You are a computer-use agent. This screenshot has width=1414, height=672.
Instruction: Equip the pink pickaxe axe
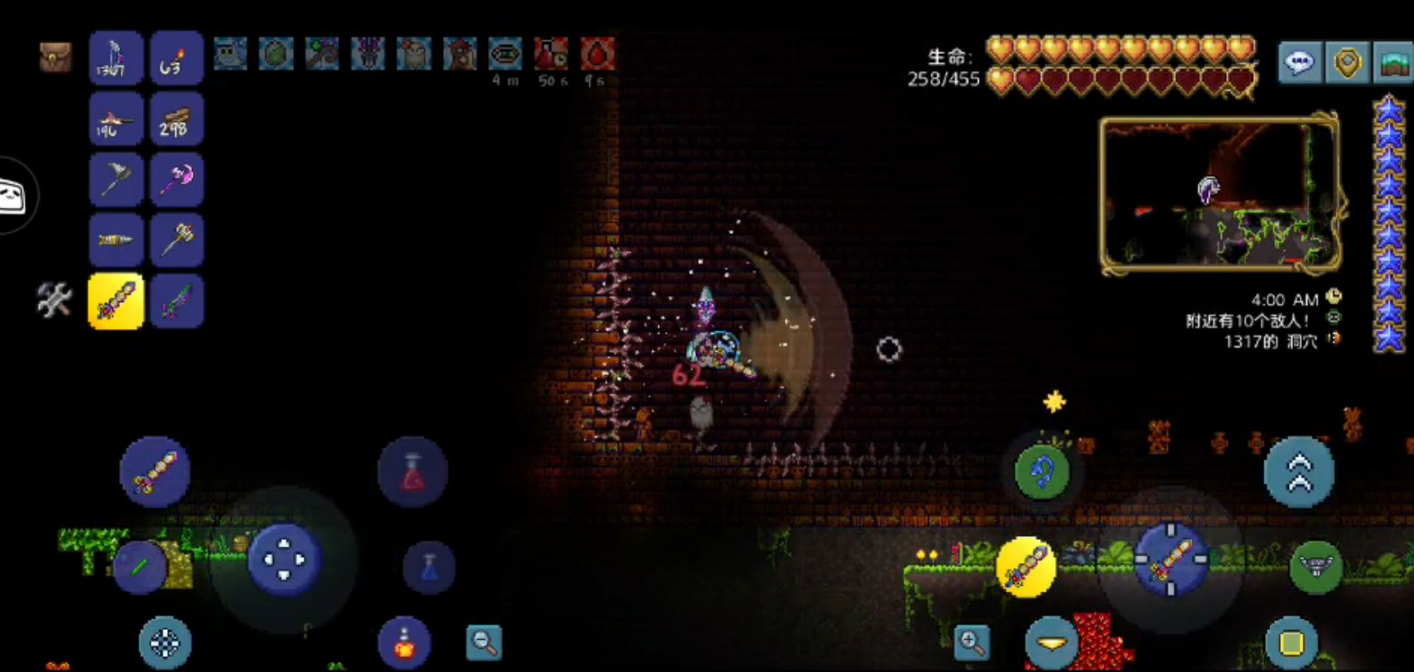[x=177, y=180]
